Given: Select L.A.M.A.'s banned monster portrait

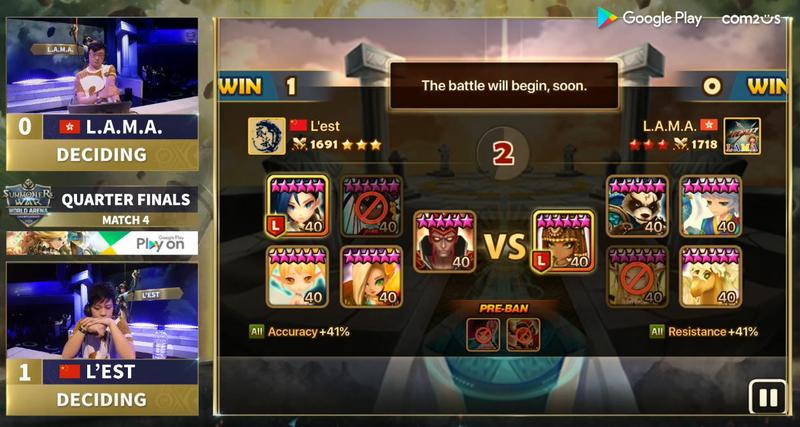Looking at the screenshot, I should click(637, 276).
